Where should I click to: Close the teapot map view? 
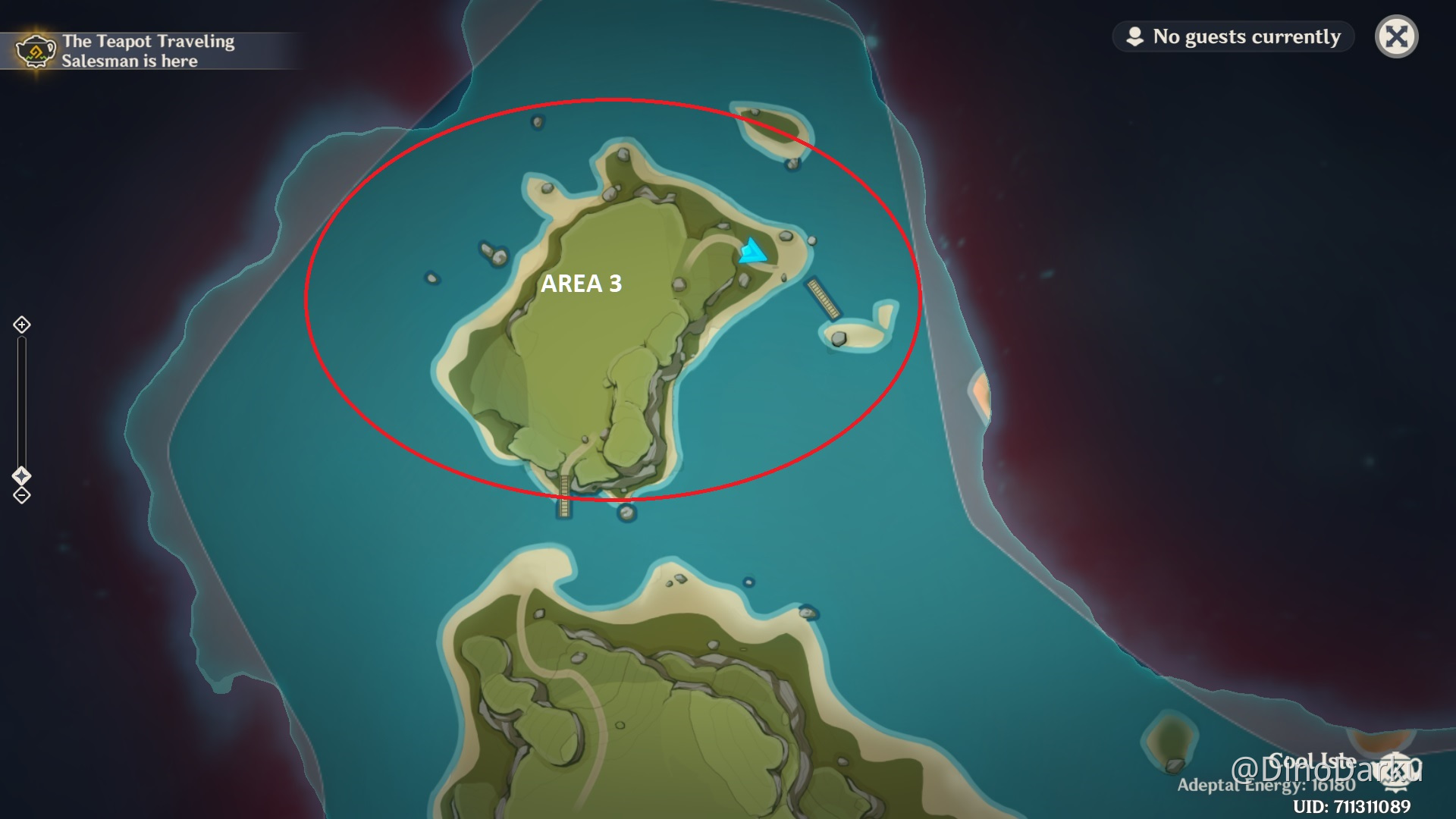coord(1396,36)
